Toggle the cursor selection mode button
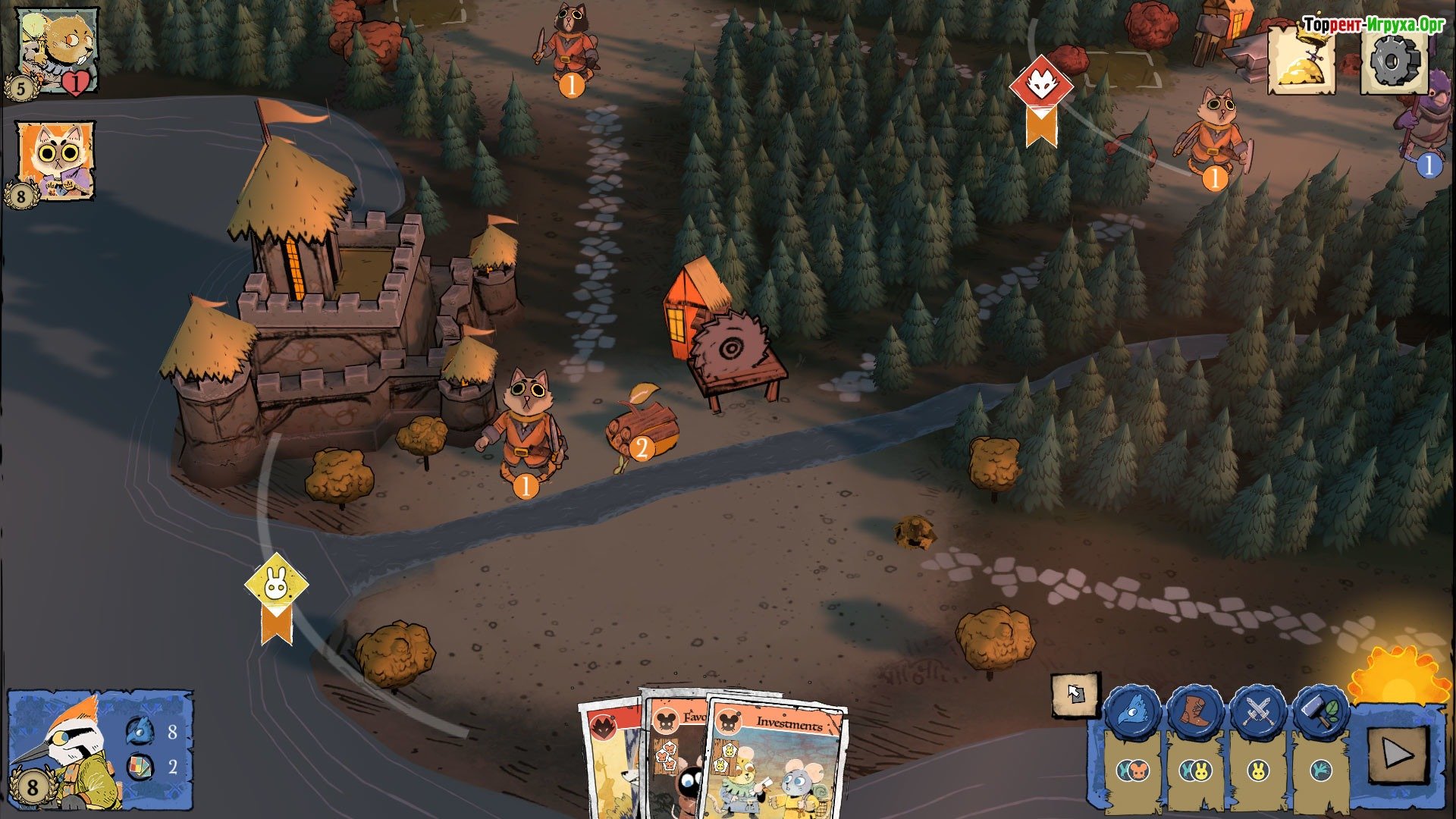The height and width of the screenshot is (819, 1456). [x=1075, y=693]
